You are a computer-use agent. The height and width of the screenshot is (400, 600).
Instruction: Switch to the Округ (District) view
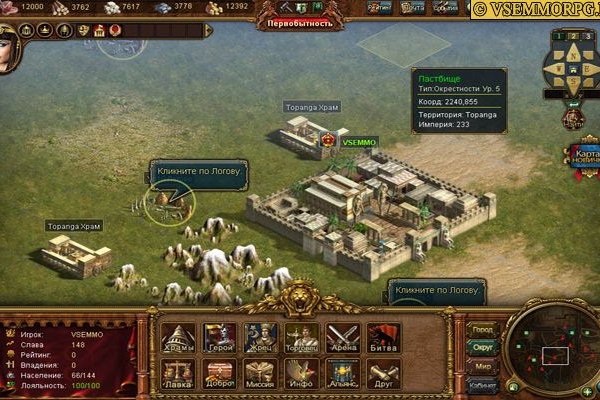click(483, 347)
